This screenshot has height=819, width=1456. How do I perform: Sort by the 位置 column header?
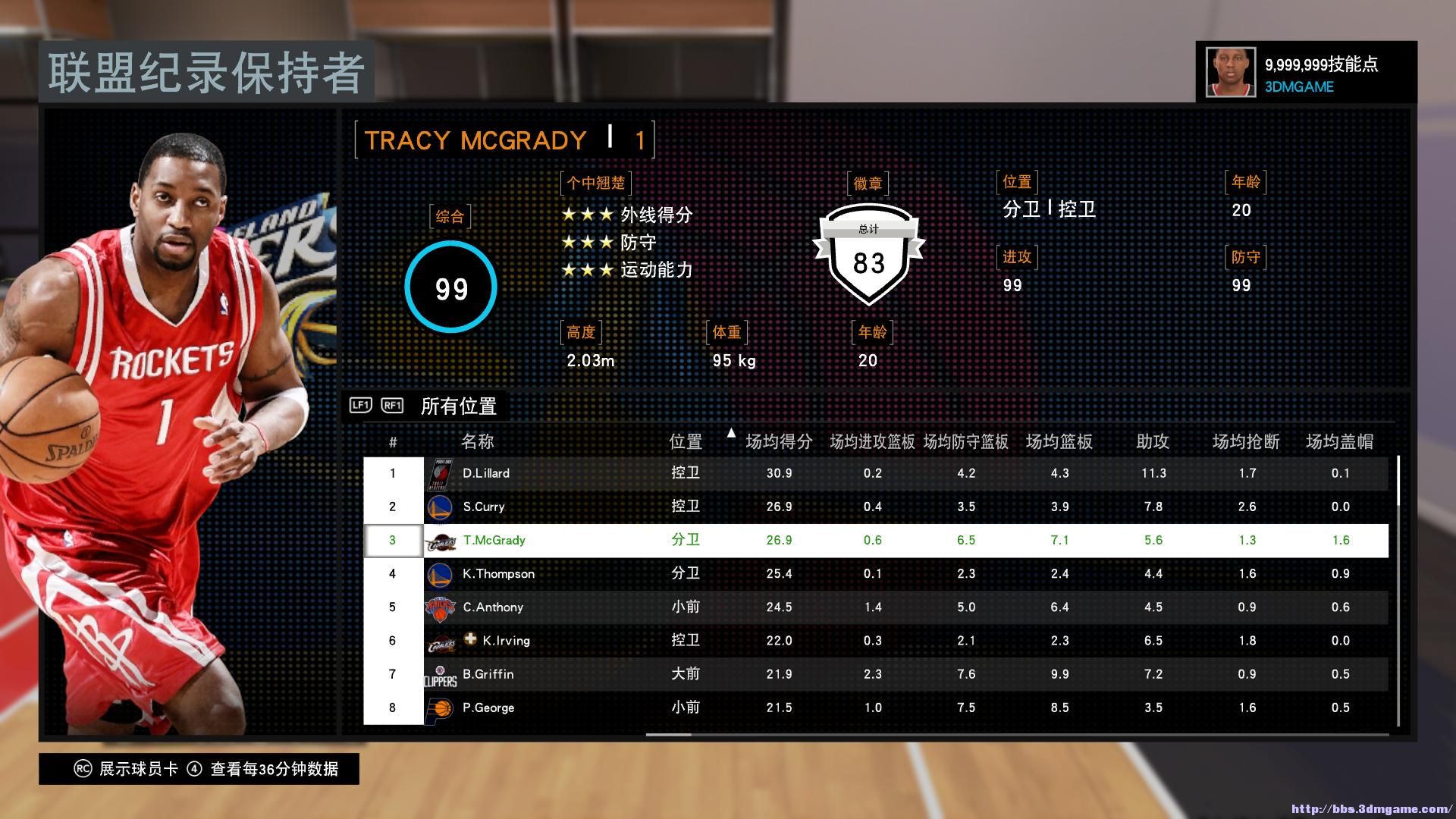pos(686,441)
